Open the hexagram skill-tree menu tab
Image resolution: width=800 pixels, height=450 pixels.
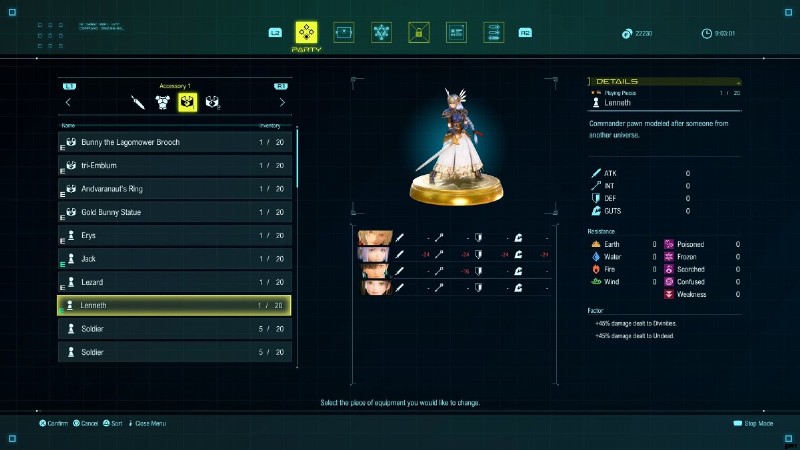[381, 33]
